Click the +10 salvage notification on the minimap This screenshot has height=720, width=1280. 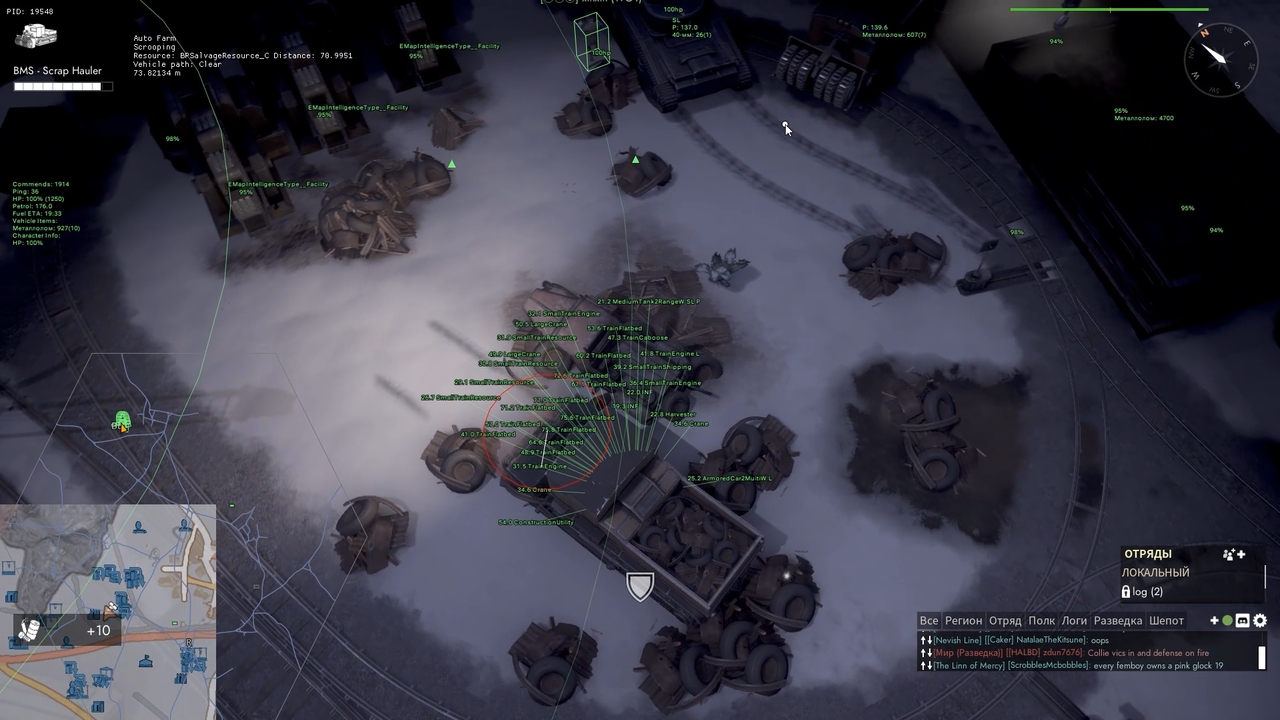[x=97, y=630]
